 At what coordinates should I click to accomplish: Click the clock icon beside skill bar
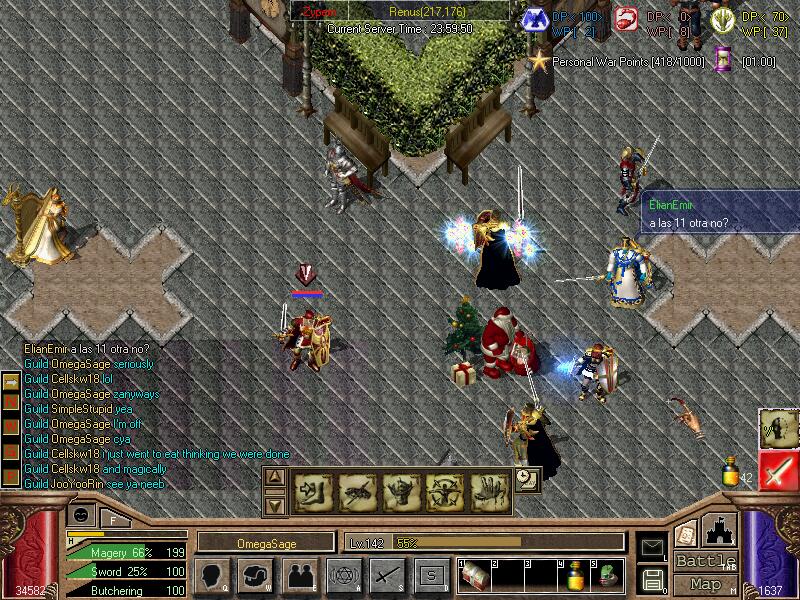527,481
